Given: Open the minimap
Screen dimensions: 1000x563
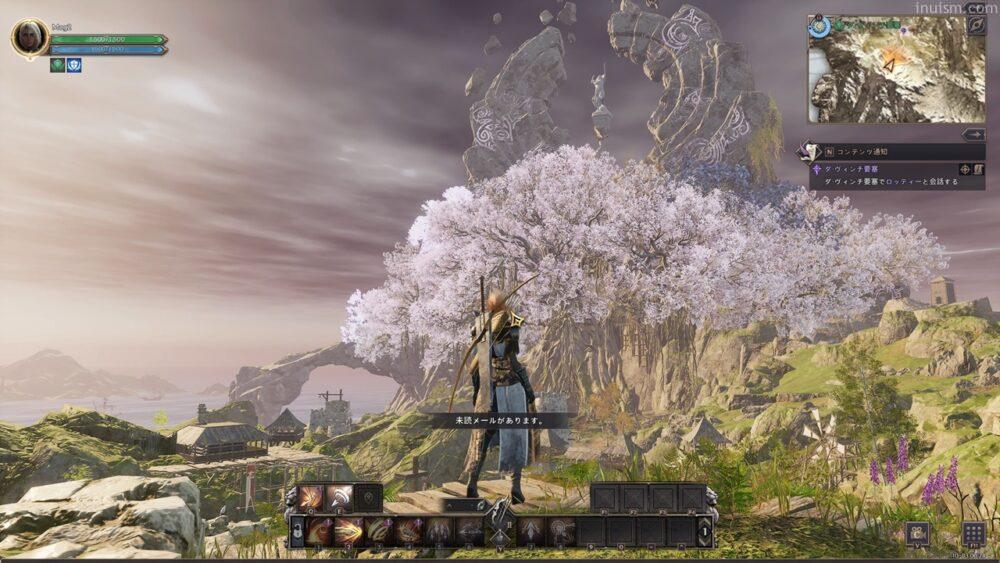Looking at the screenshot, I should (x=896, y=70).
